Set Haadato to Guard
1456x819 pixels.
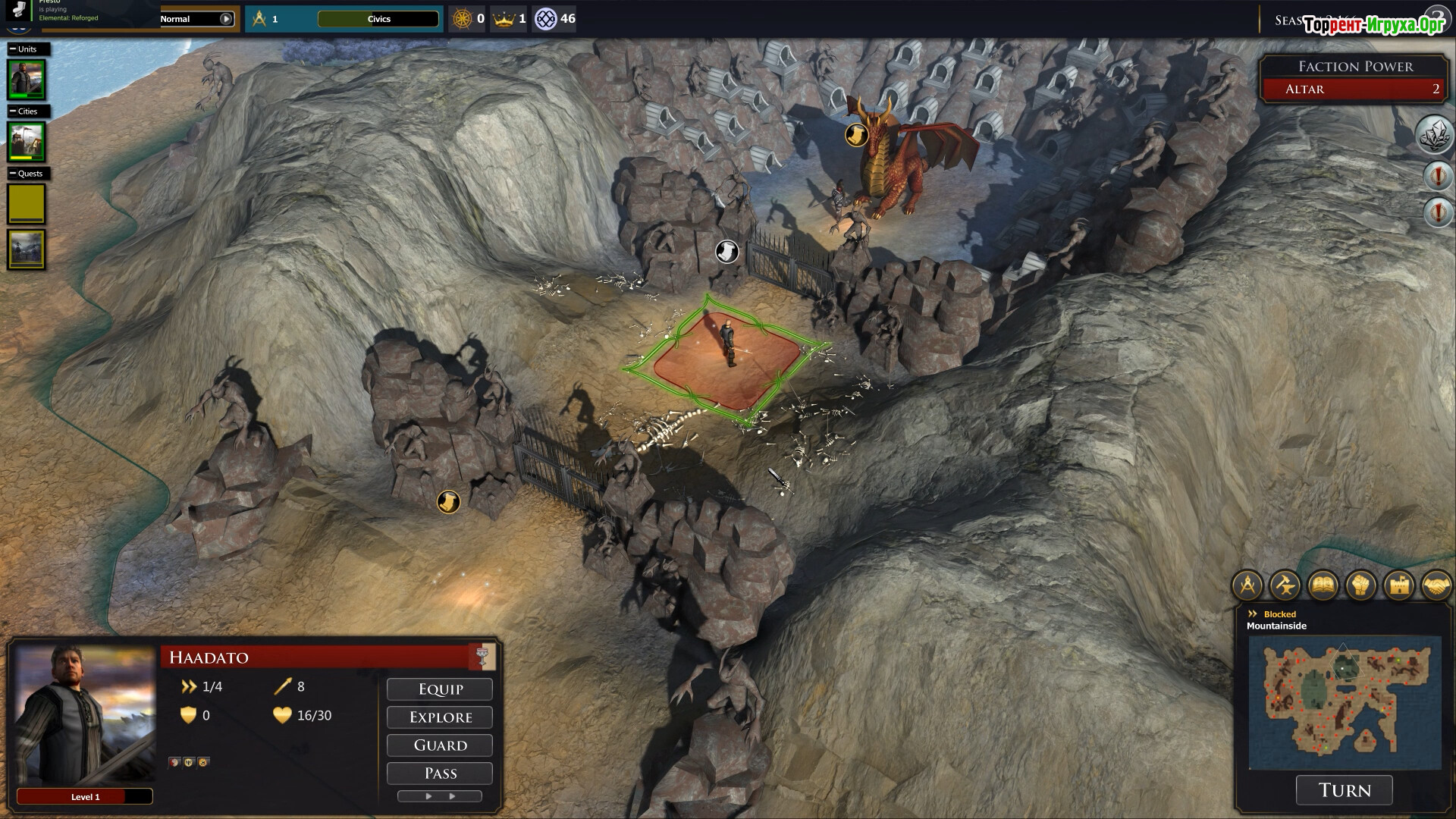click(x=440, y=745)
